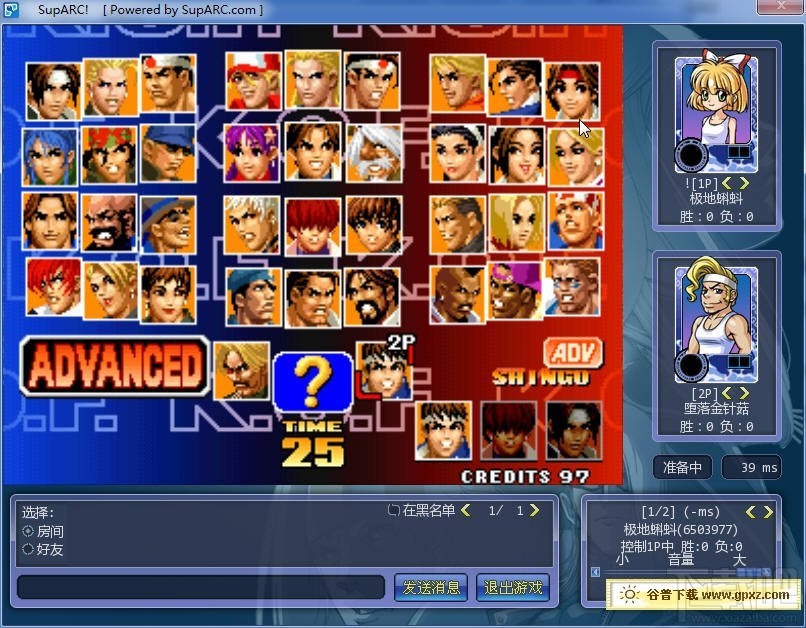
Task: Click the right arrow beside [1/2] (-ms)
Action: (768, 512)
